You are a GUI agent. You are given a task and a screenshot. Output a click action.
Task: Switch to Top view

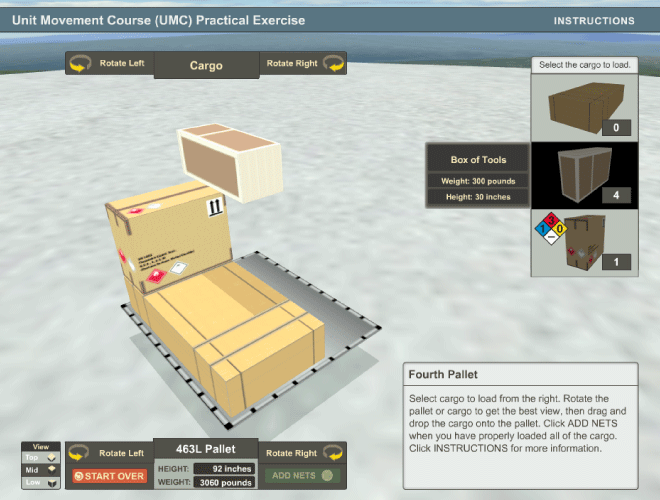pos(41,457)
